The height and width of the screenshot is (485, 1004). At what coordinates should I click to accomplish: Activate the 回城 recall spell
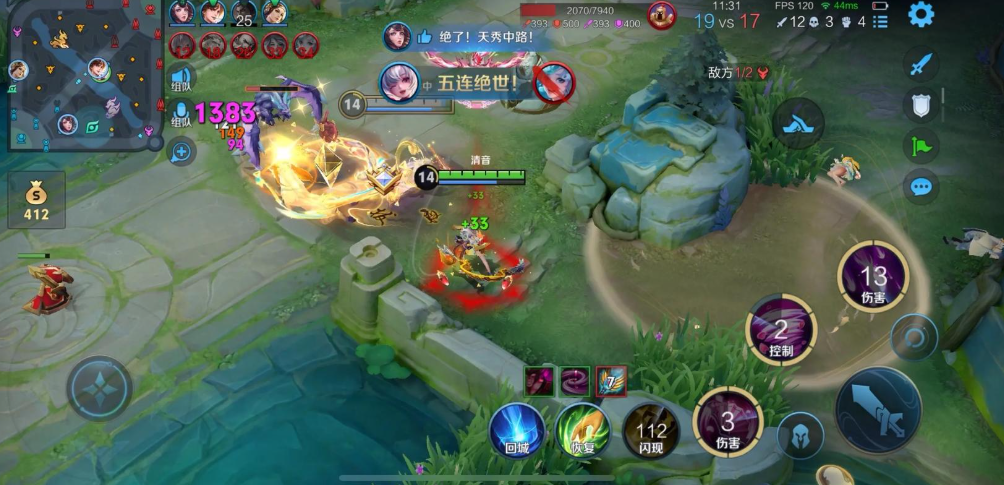coord(517,430)
